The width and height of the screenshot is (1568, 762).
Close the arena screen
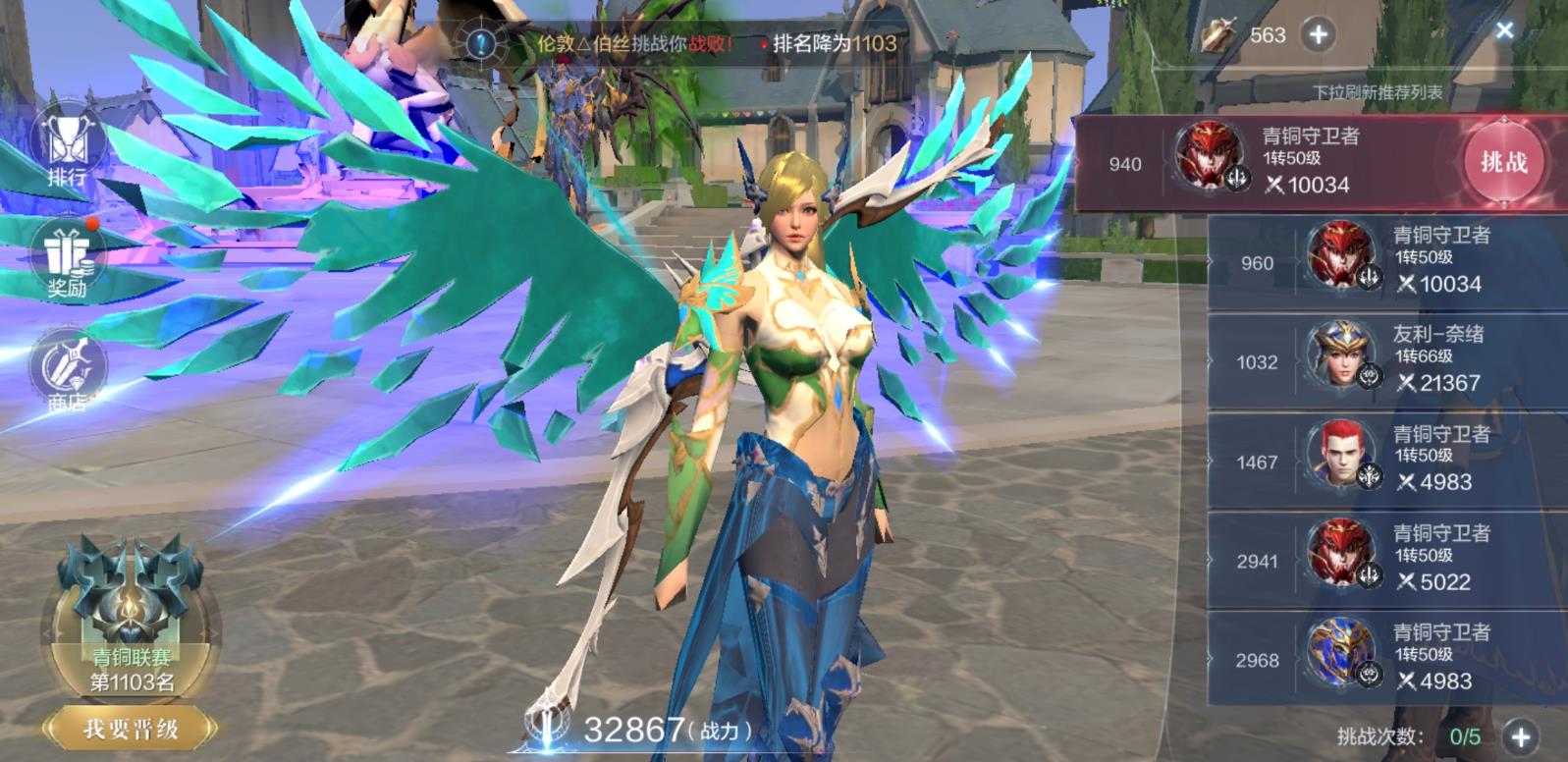tap(1504, 30)
